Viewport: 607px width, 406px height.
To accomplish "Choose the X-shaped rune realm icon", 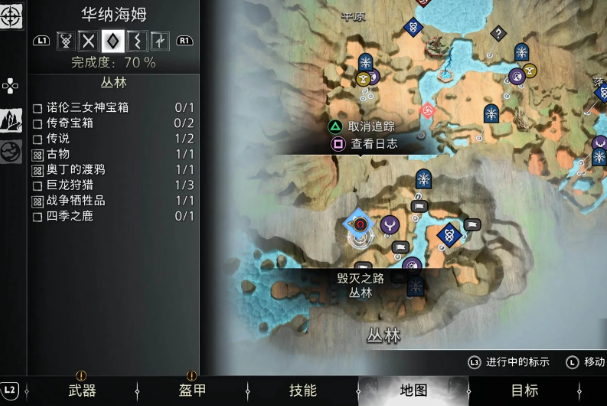I will click(89, 42).
